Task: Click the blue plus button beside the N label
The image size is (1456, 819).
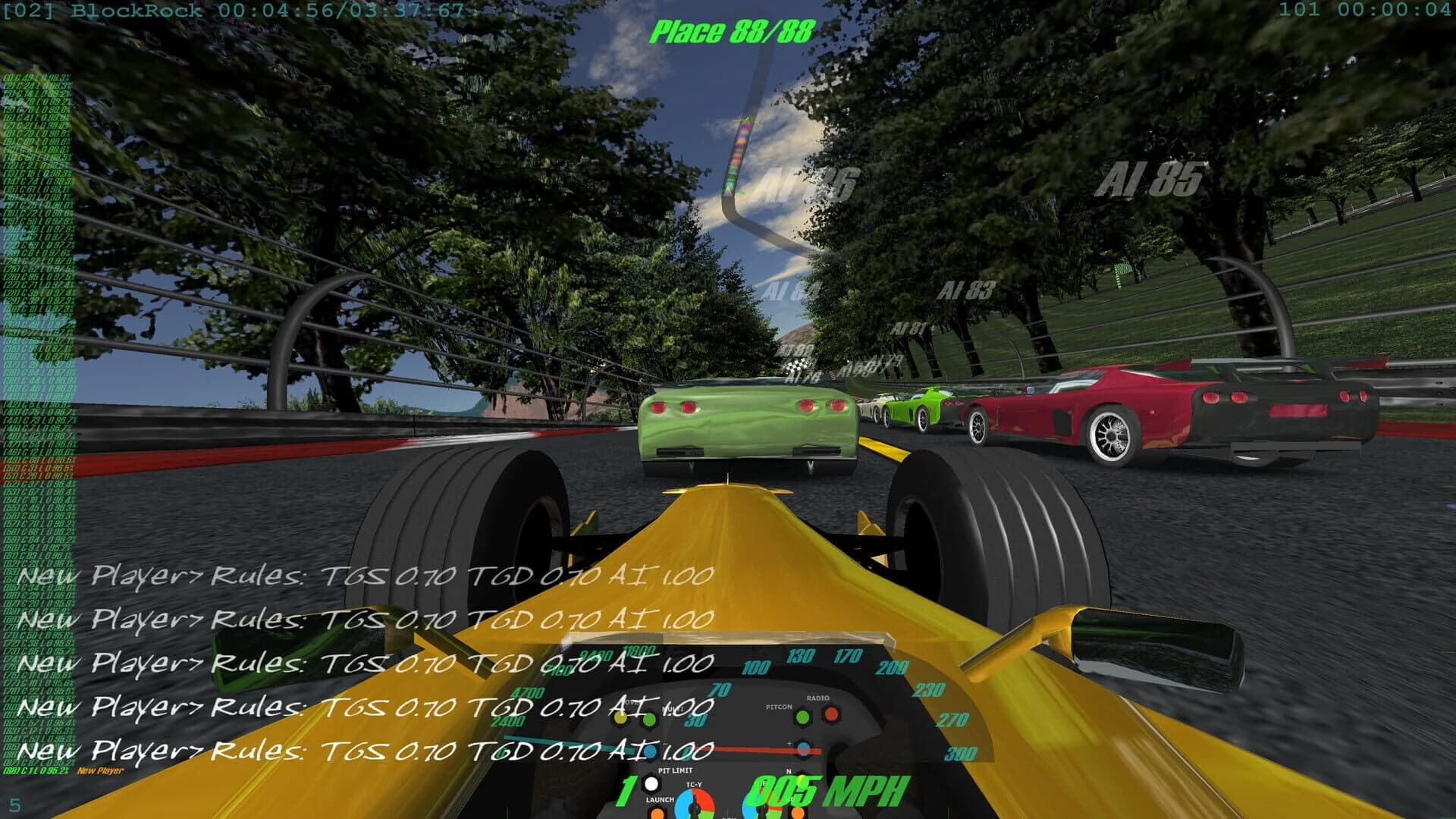Action: point(802,748)
